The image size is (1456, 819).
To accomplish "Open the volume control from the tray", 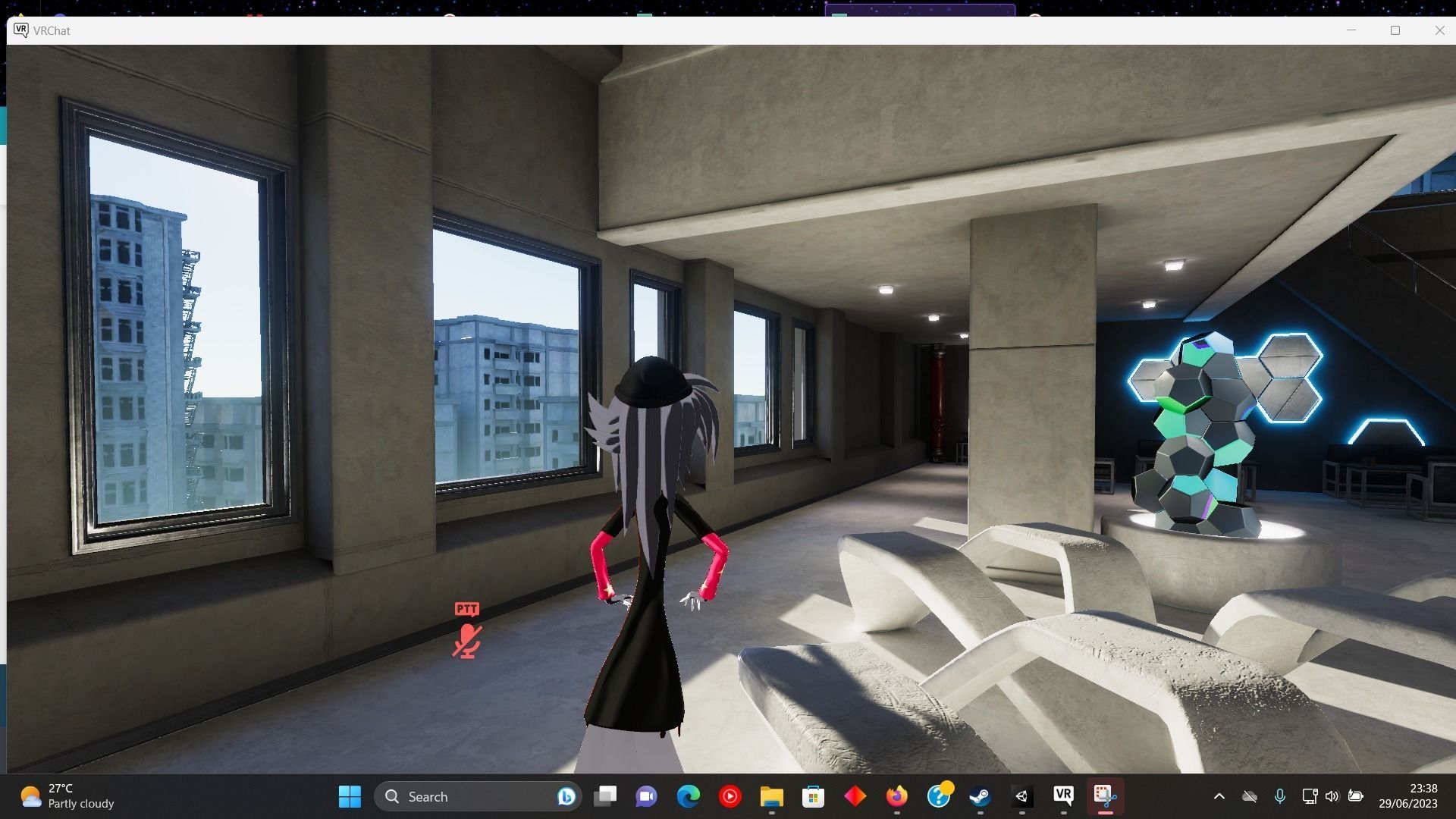I will 1333,796.
